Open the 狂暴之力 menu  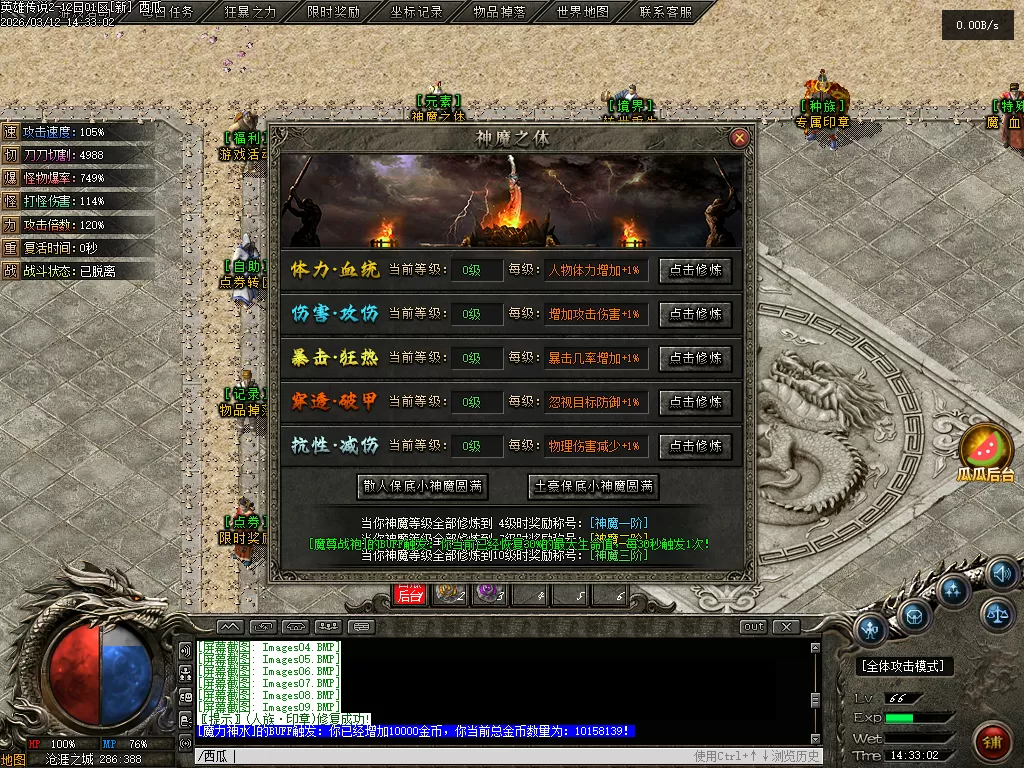pyautogui.click(x=250, y=12)
